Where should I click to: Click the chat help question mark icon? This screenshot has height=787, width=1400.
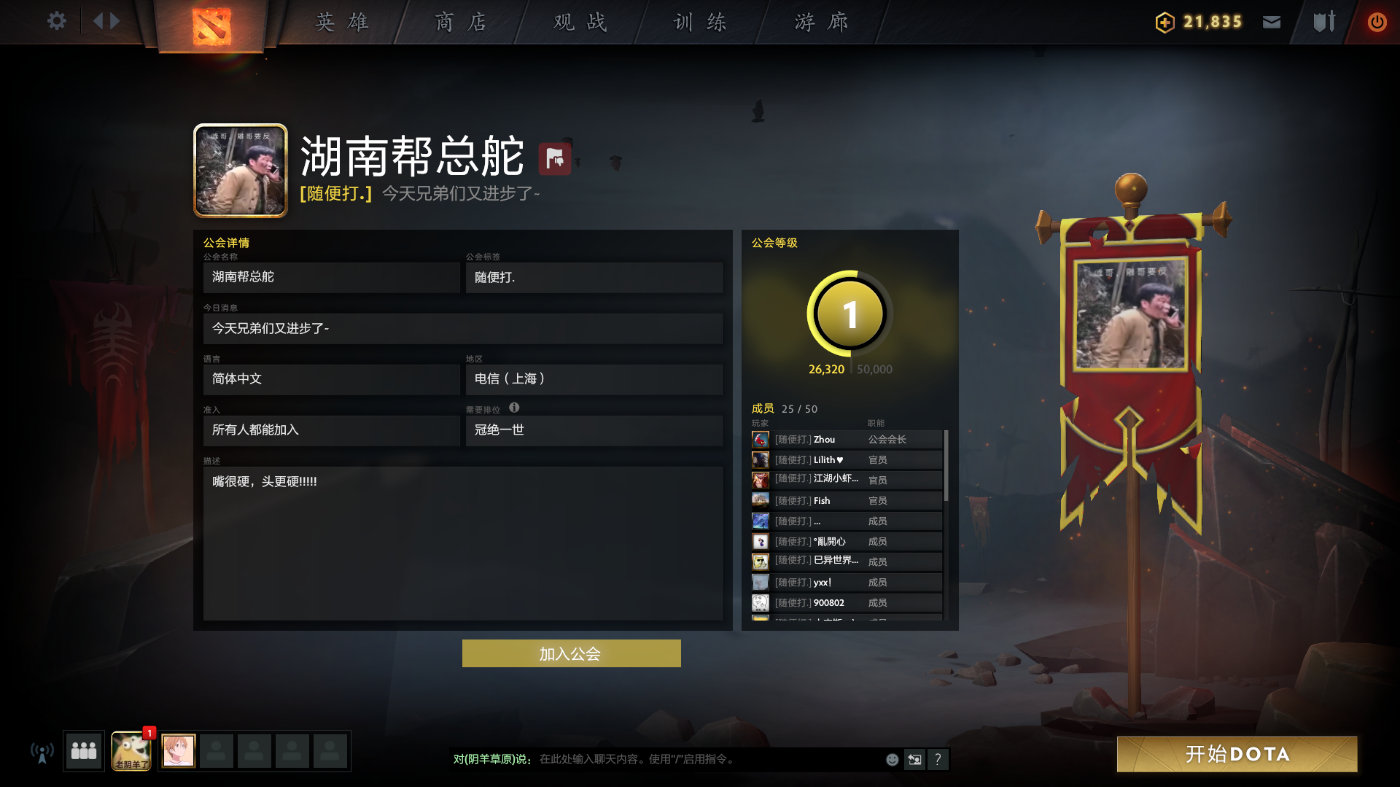coord(937,760)
